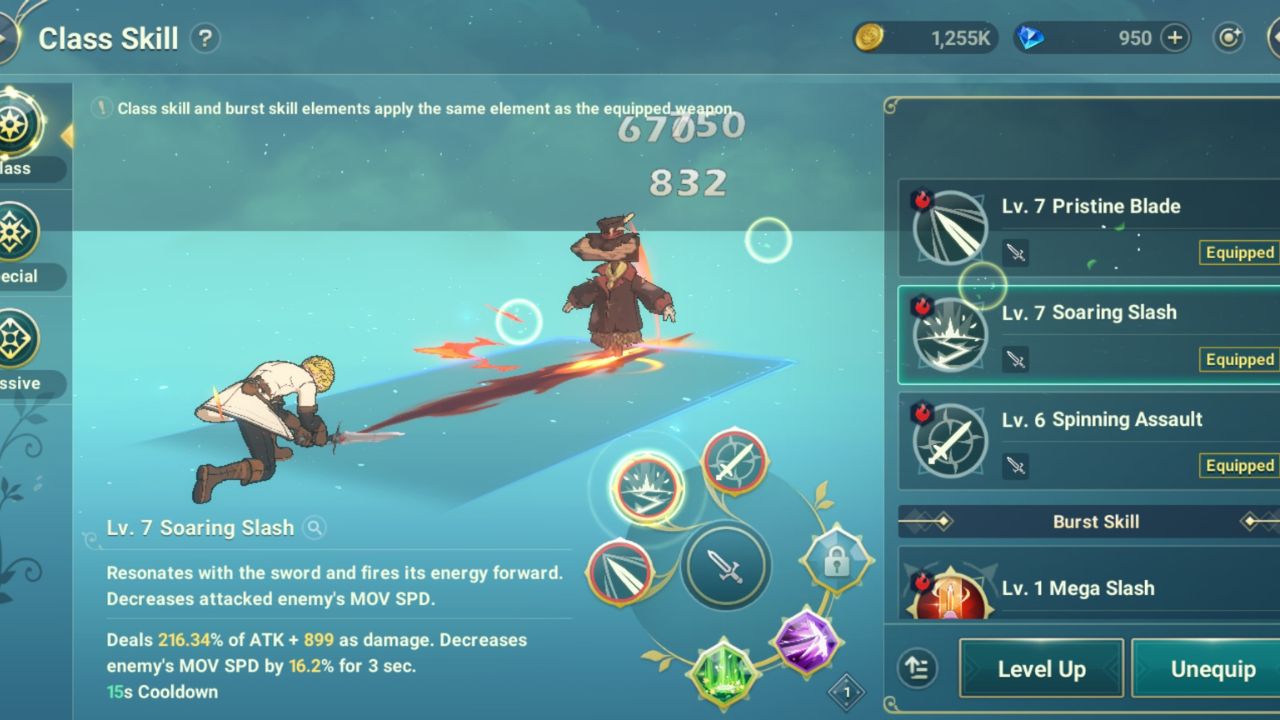This screenshot has width=1280, height=720.
Task: Click the sort/filter icon beside Level Up
Action: (x=918, y=668)
